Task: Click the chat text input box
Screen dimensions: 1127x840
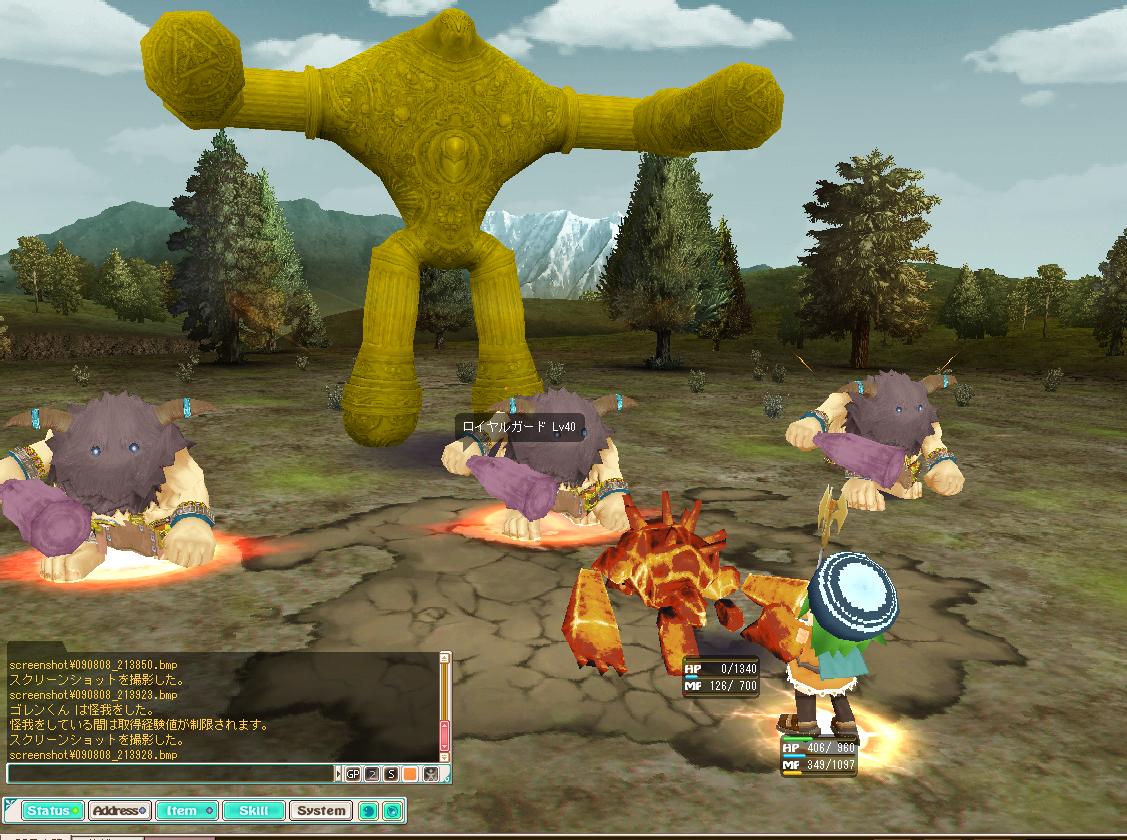Action: [x=170, y=773]
